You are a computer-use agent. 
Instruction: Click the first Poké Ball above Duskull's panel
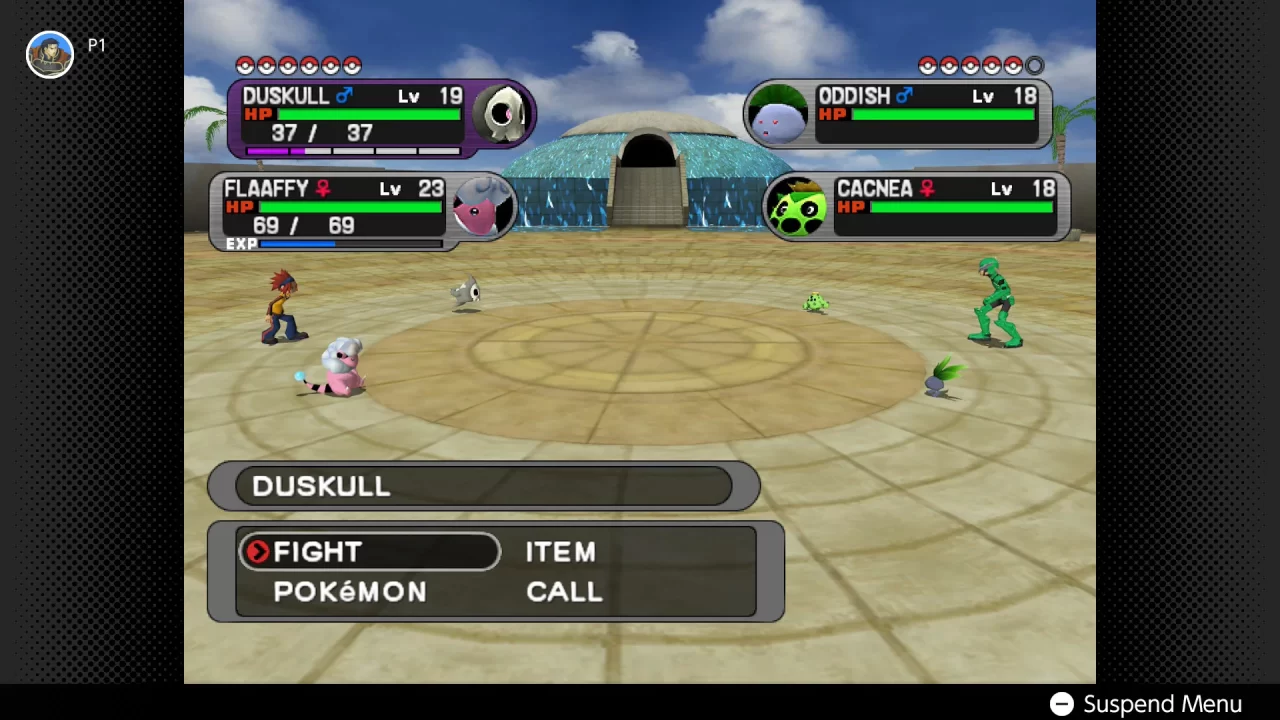tap(246, 66)
